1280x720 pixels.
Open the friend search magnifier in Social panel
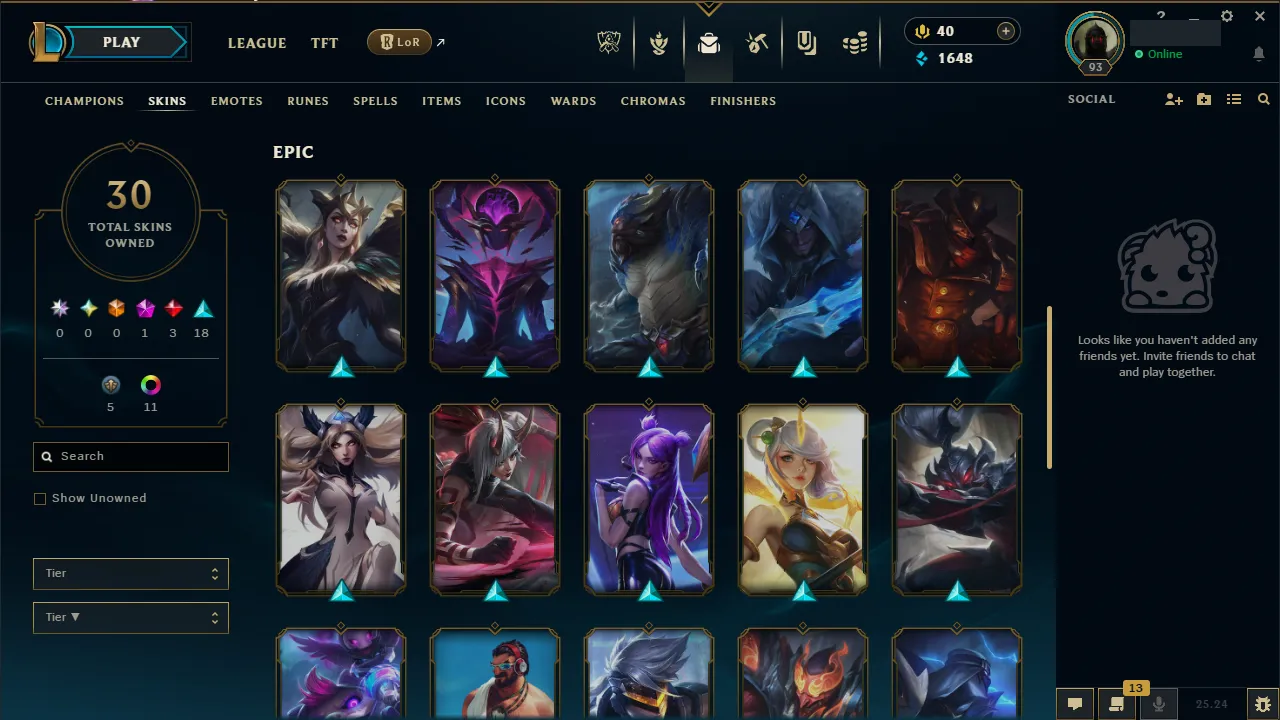pyautogui.click(x=1263, y=99)
